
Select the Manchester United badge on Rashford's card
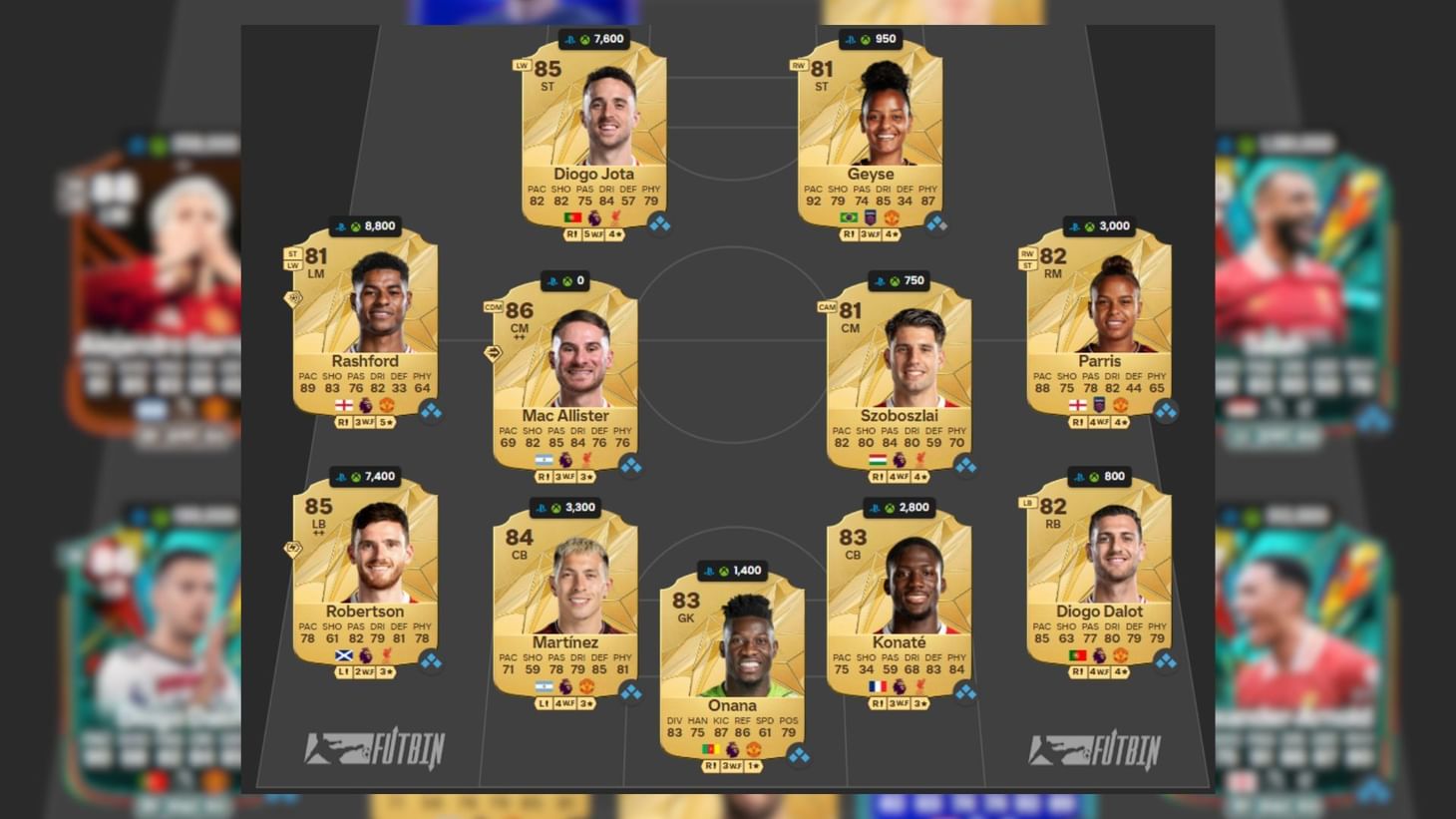tap(388, 405)
